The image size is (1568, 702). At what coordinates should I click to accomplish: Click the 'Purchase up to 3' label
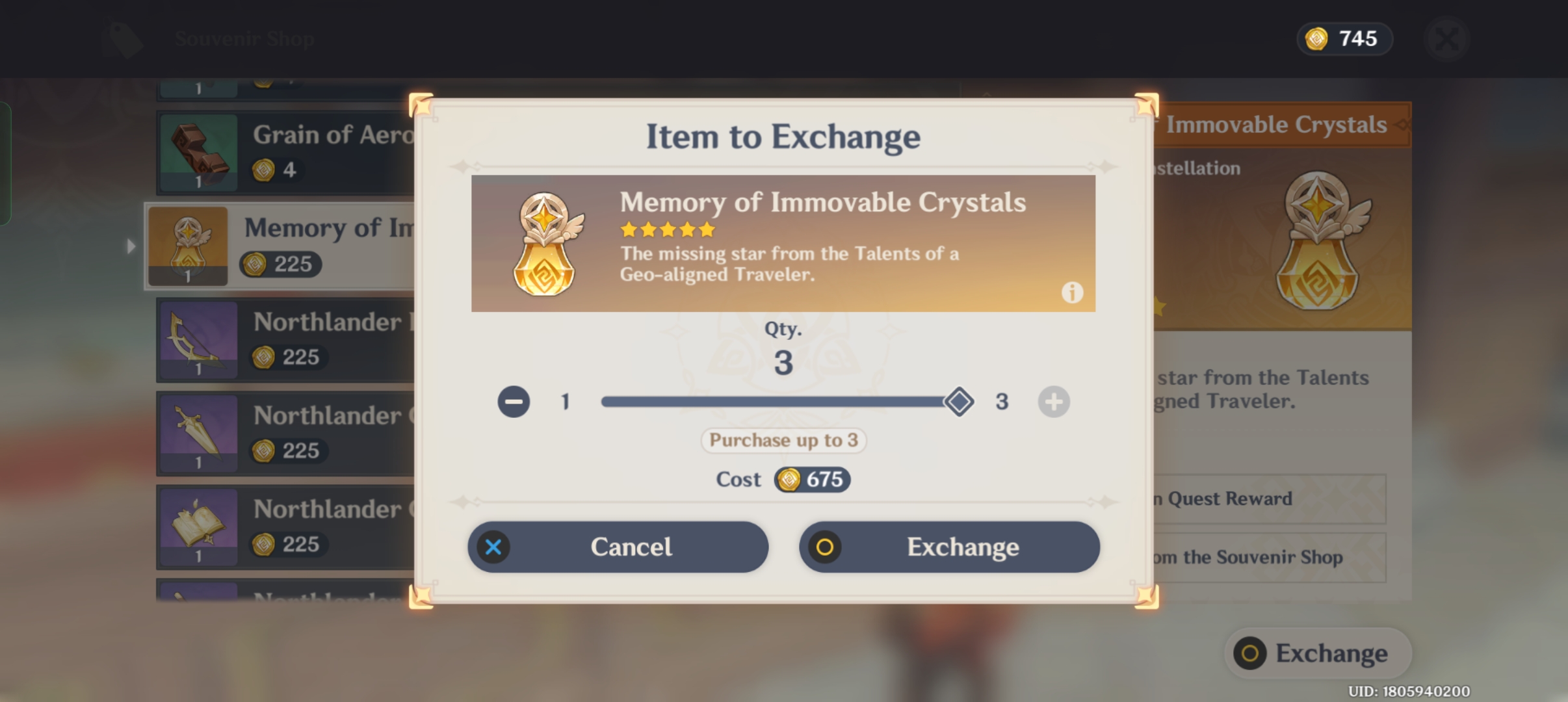tap(783, 440)
